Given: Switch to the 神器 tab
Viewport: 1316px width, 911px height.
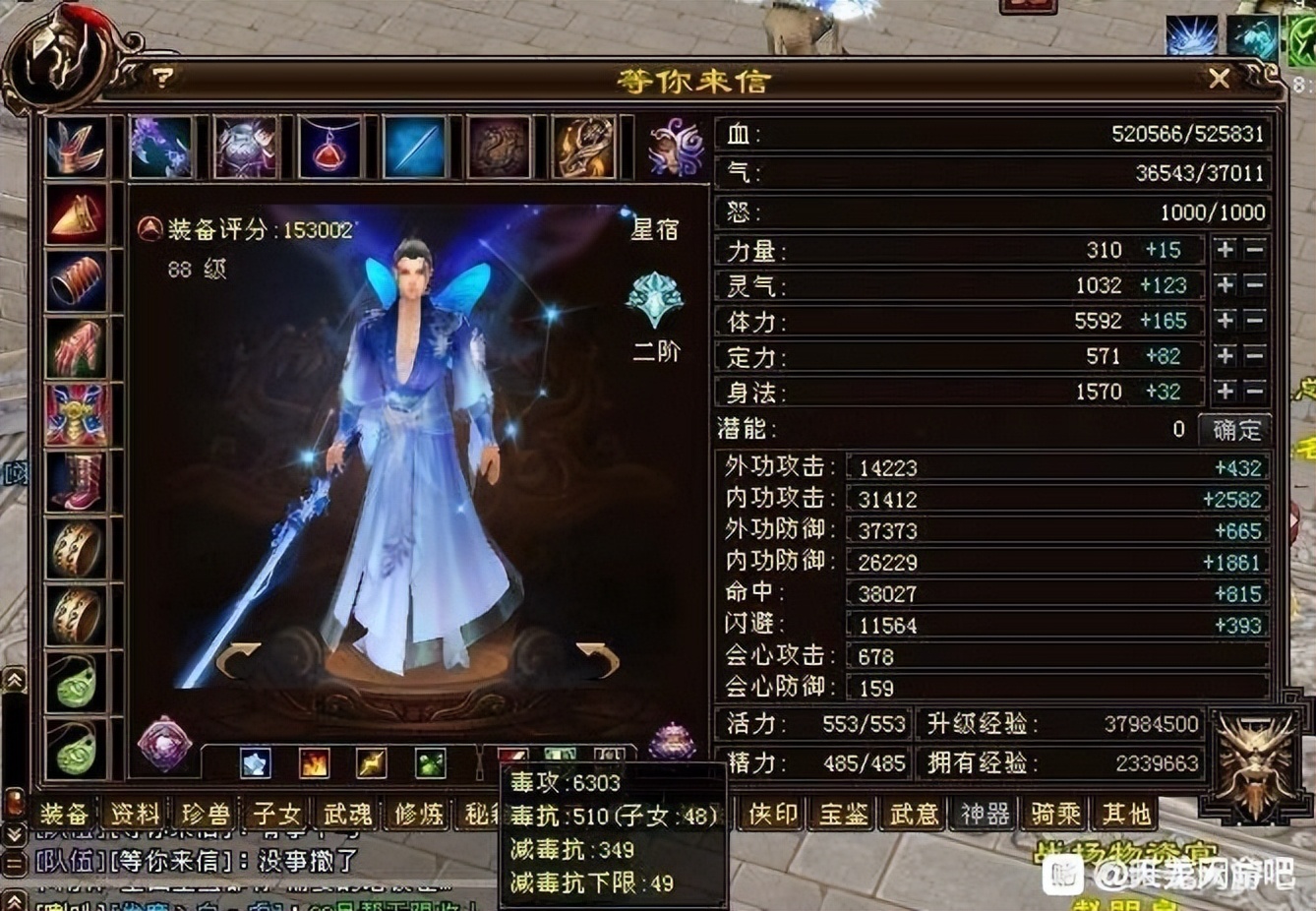Looking at the screenshot, I should [986, 815].
